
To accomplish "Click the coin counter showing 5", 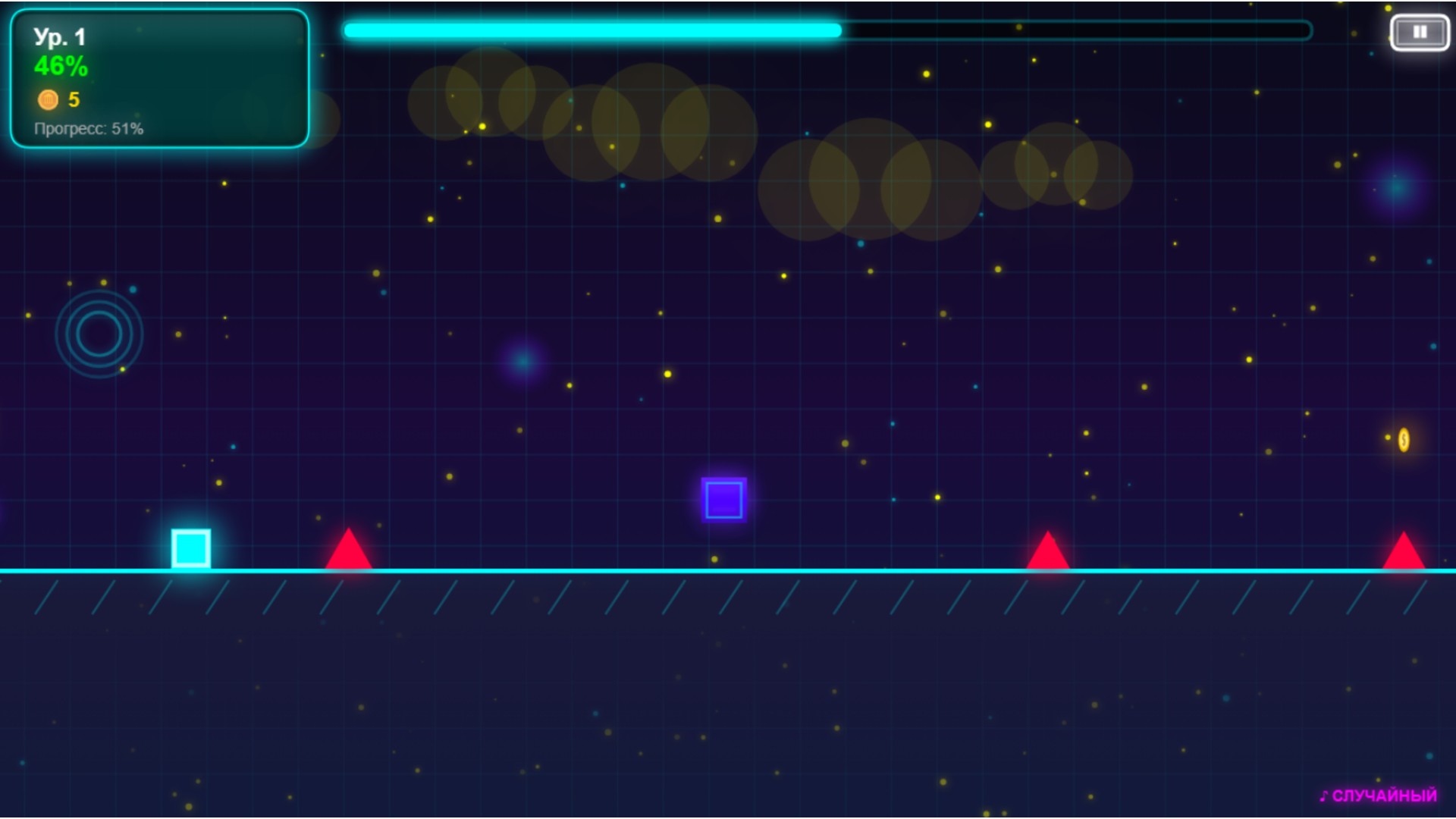I will (73, 99).
